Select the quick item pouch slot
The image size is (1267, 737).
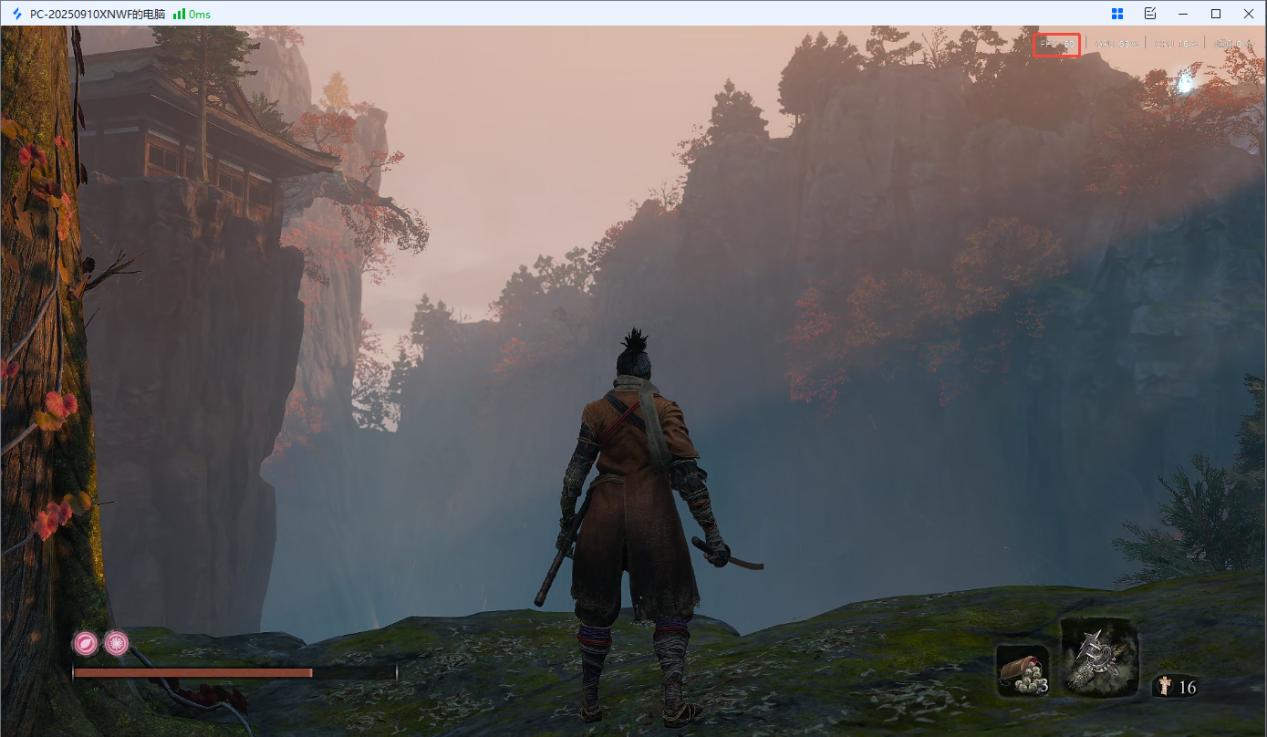click(1022, 670)
